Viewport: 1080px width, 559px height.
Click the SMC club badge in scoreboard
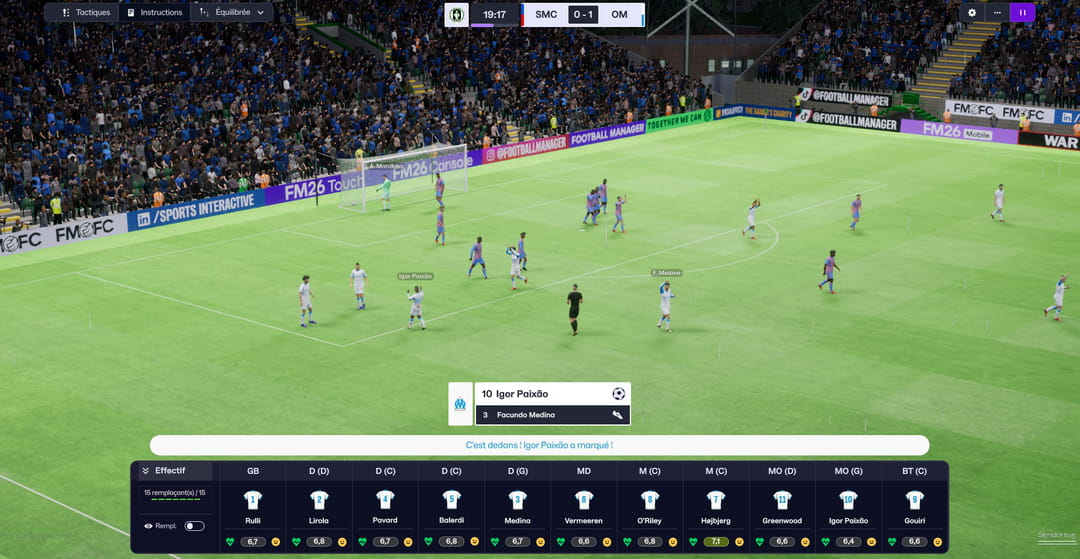click(457, 15)
